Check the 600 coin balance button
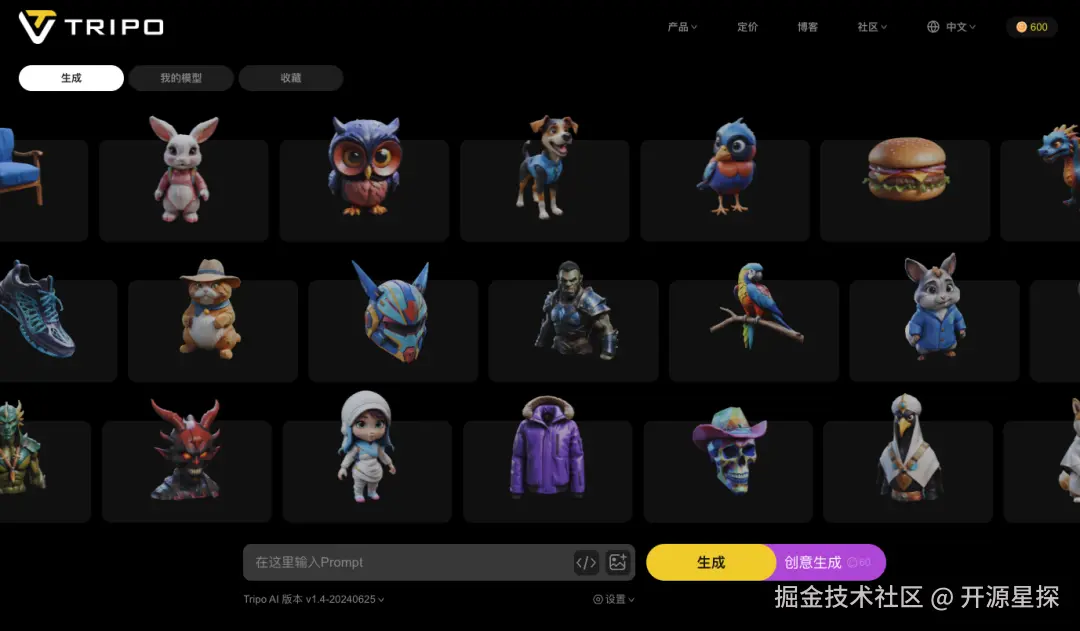1080x631 pixels. pos(1032,27)
